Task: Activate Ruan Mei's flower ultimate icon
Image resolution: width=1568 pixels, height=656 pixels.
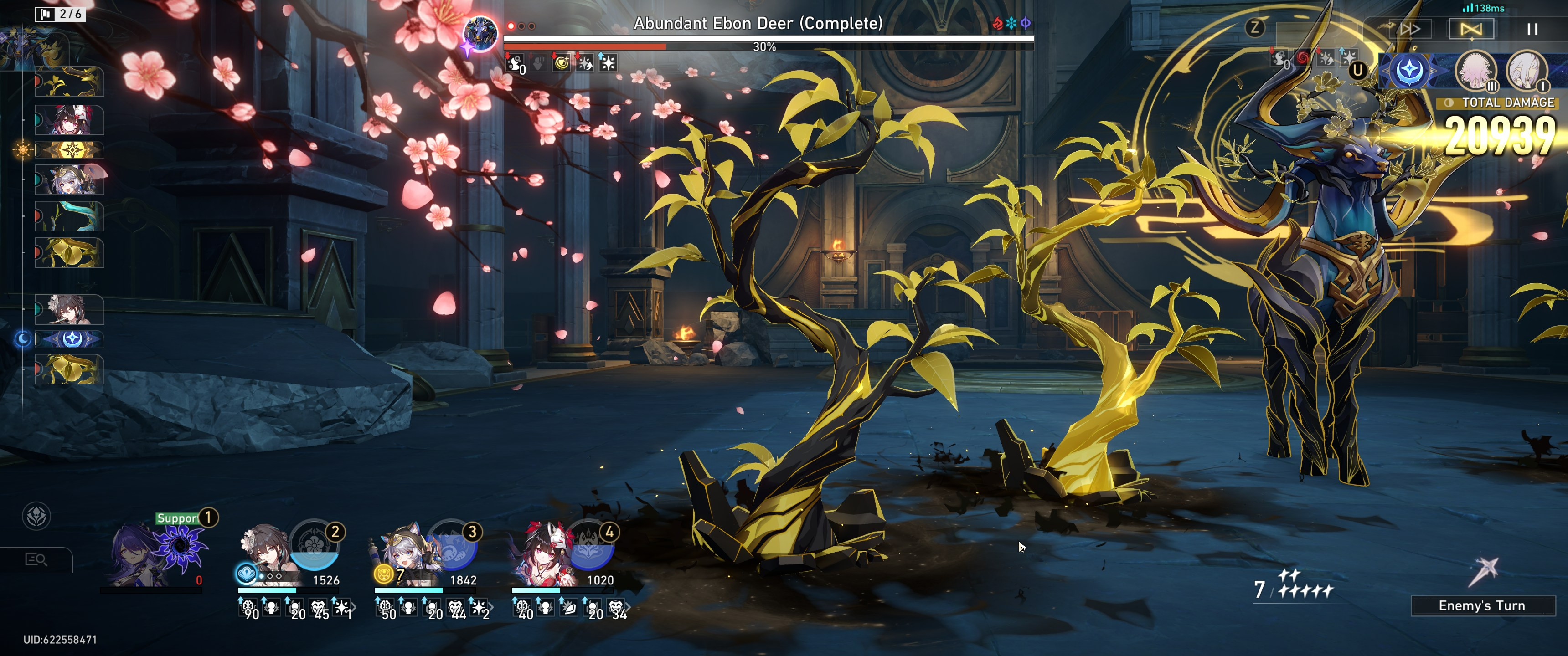Action: pyautogui.click(x=314, y=543)
